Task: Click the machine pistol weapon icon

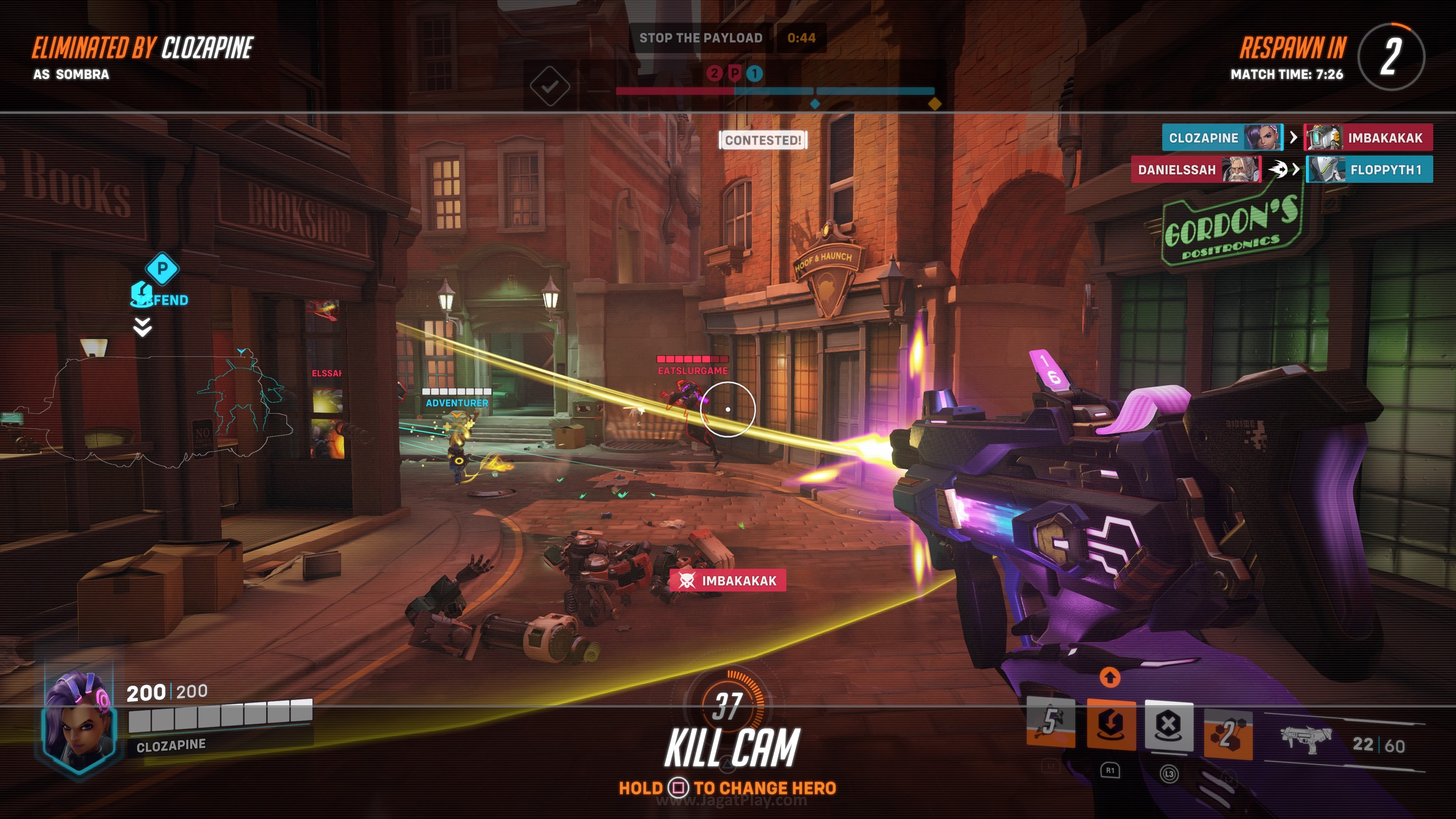Action: click(1305, 739)
